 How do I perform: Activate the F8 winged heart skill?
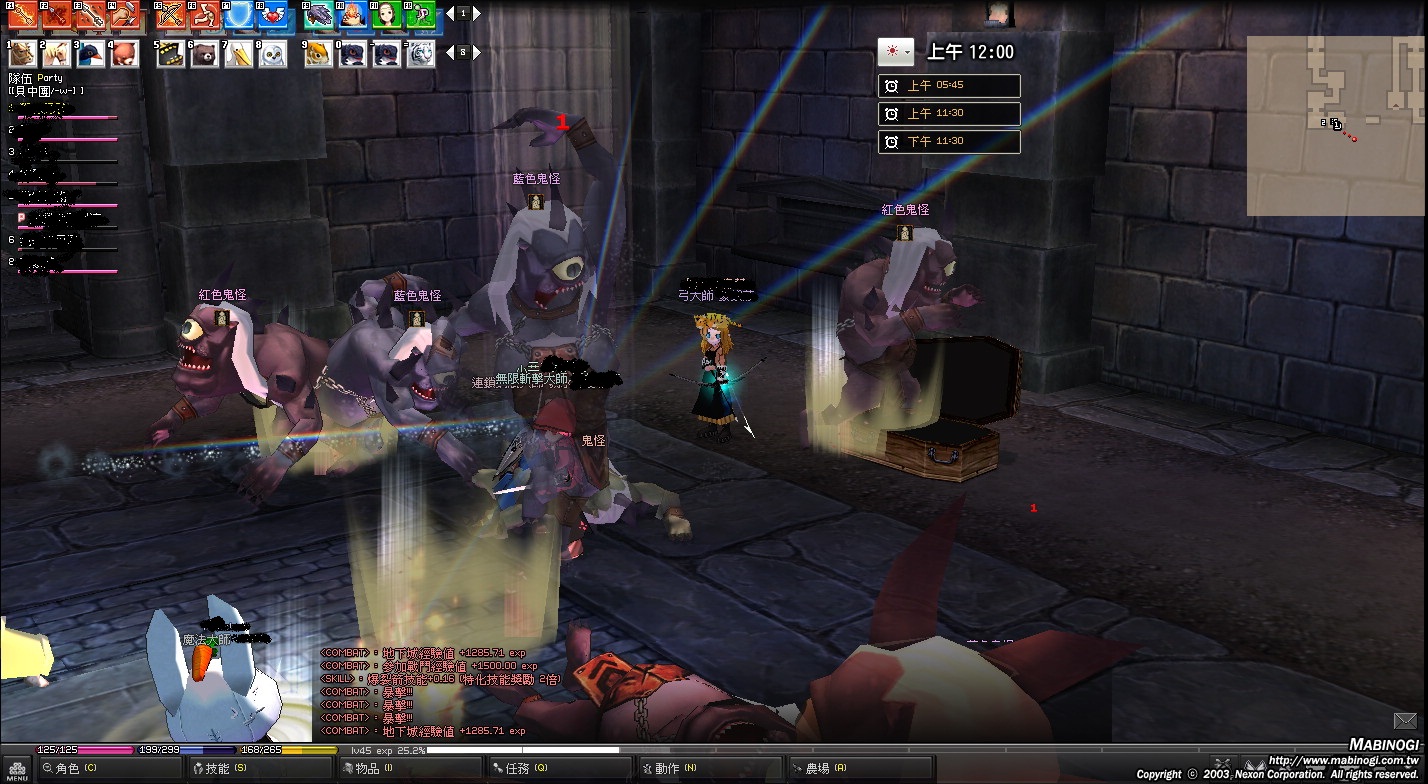click(x=272, y=15)
